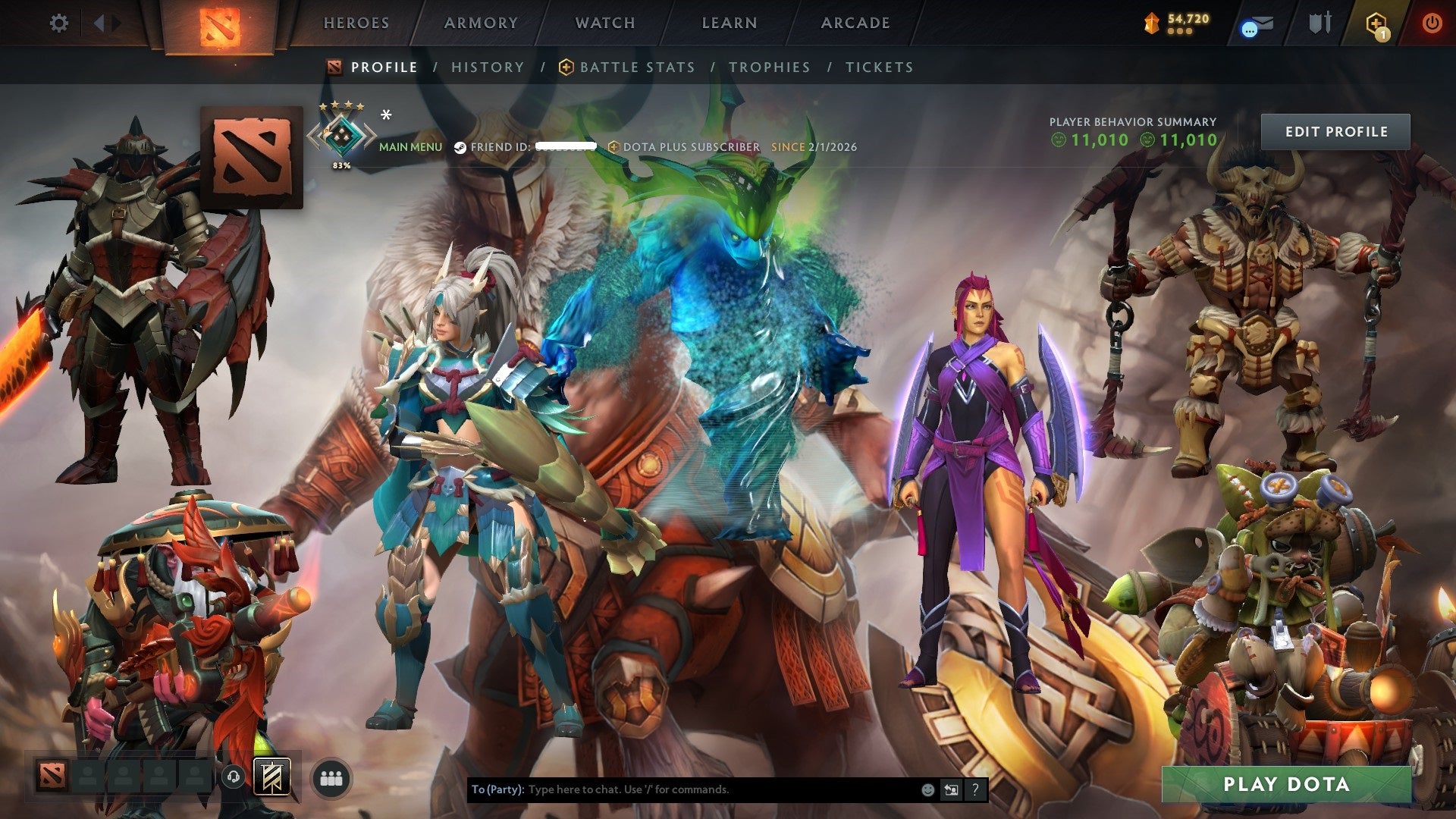Click the EDIT PROFILE button
The height and width of the screenshot is (819, 1456).
1336,131
